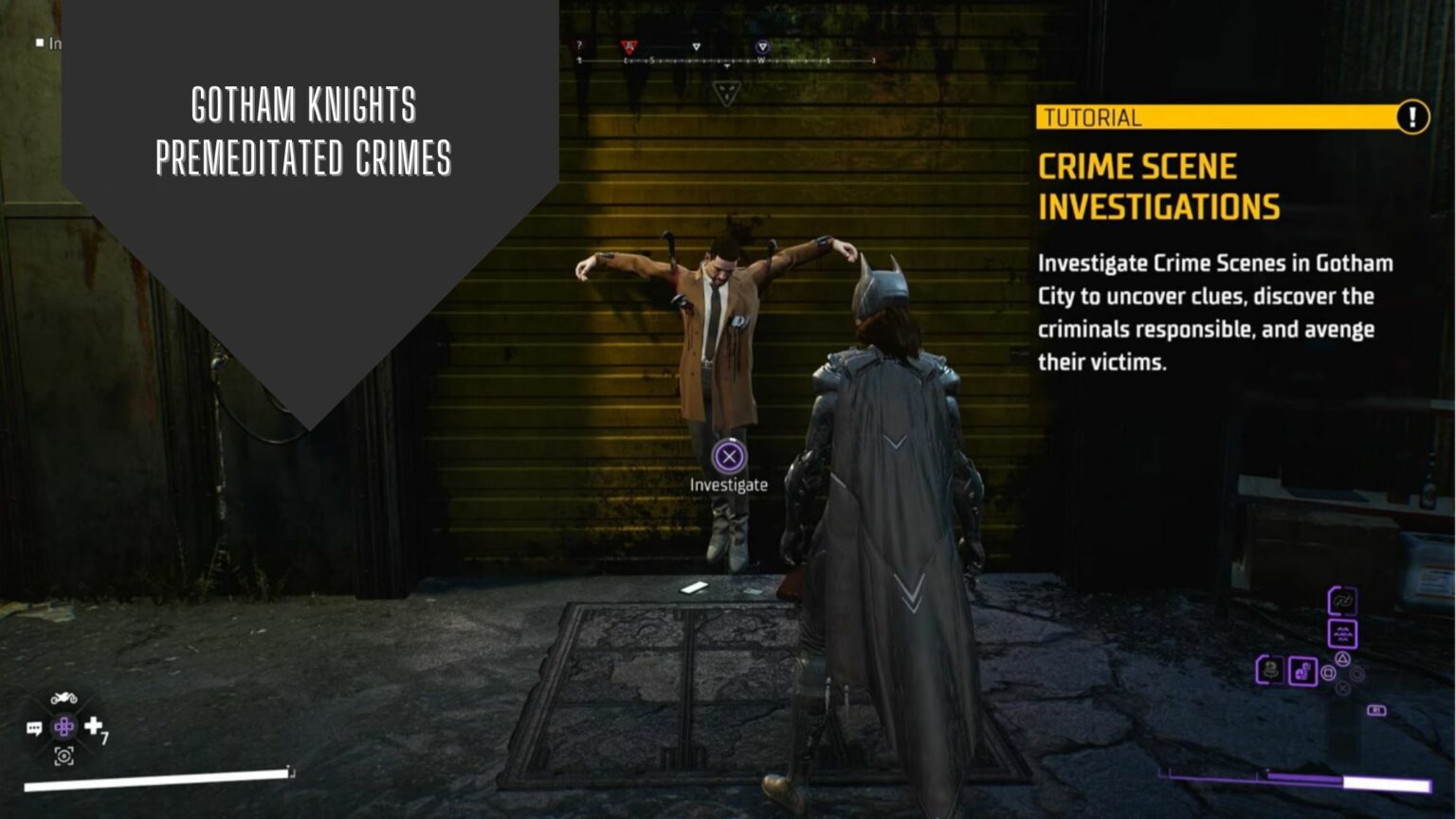Select the Batcycle summon icon on the D-pad
The width and height of the screenshot is (1456, 819).
click(64, 698)
